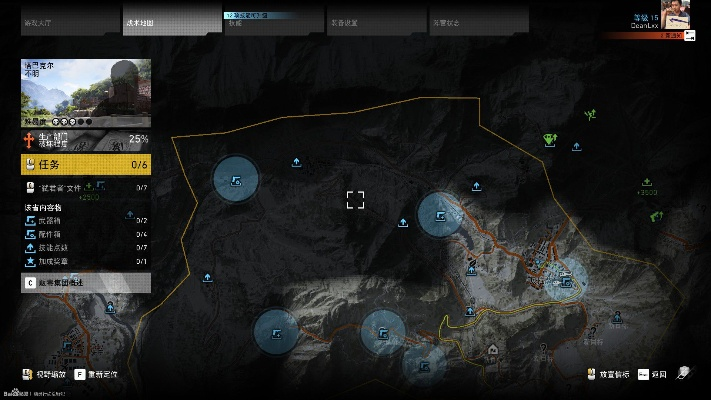Select the 加成奖章 bonus medal legend entry
711x400 pixels.
point(85,261)
